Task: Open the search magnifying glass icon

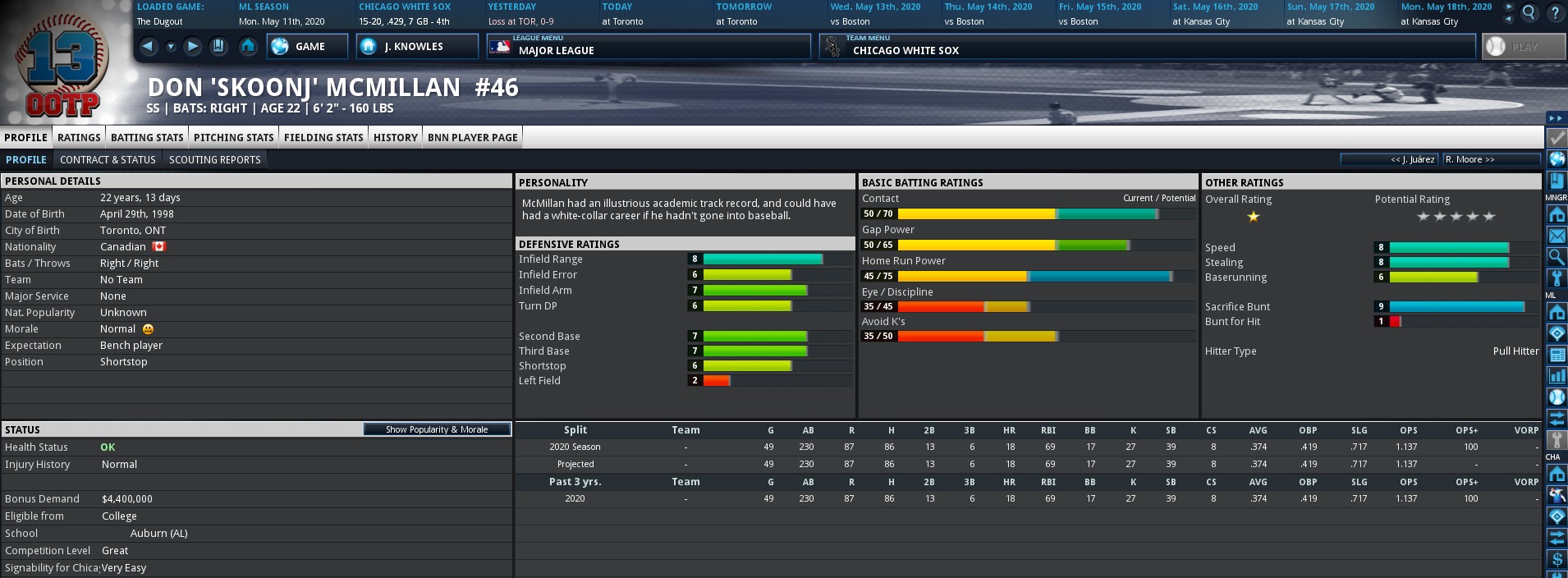Action: 1529,12
